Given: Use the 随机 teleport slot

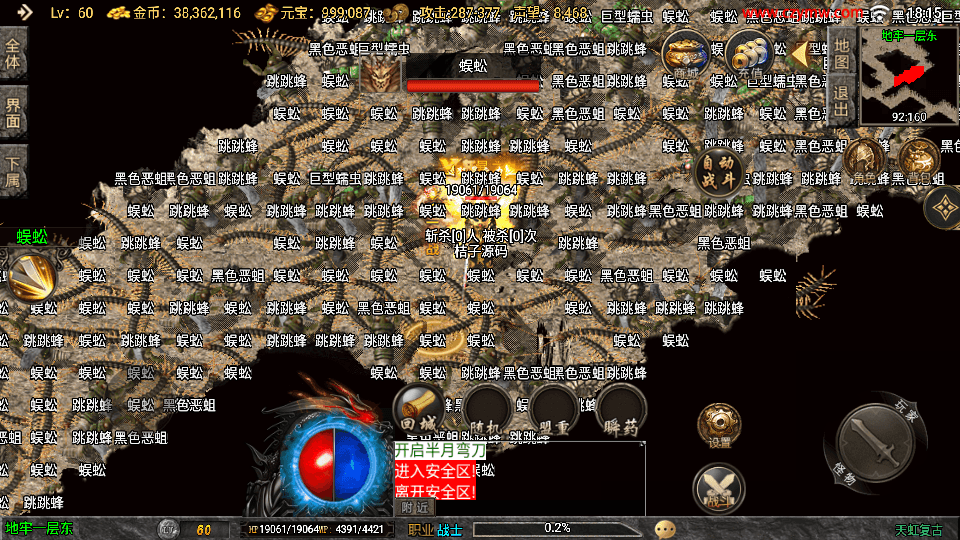Looking at the screenshot, I should pos(487,410).
